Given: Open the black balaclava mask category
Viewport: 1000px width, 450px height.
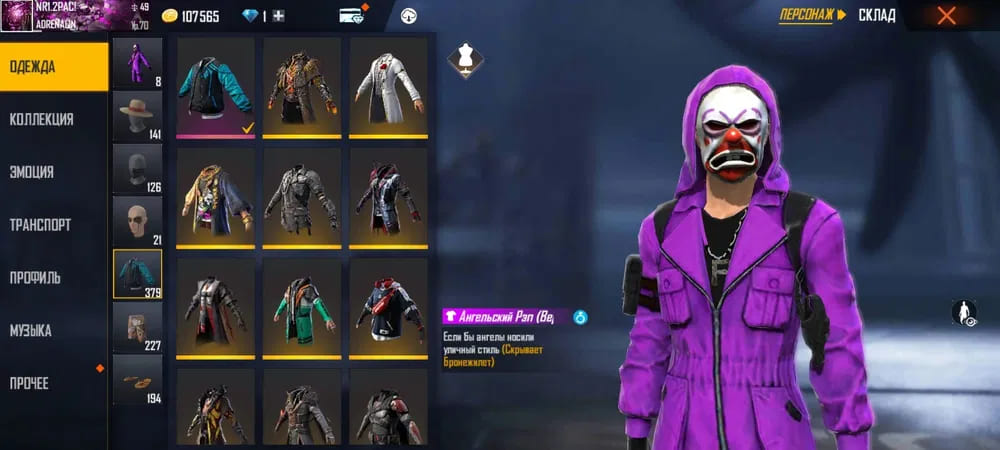Looking at the screenshot, I should tap(137, 169).
